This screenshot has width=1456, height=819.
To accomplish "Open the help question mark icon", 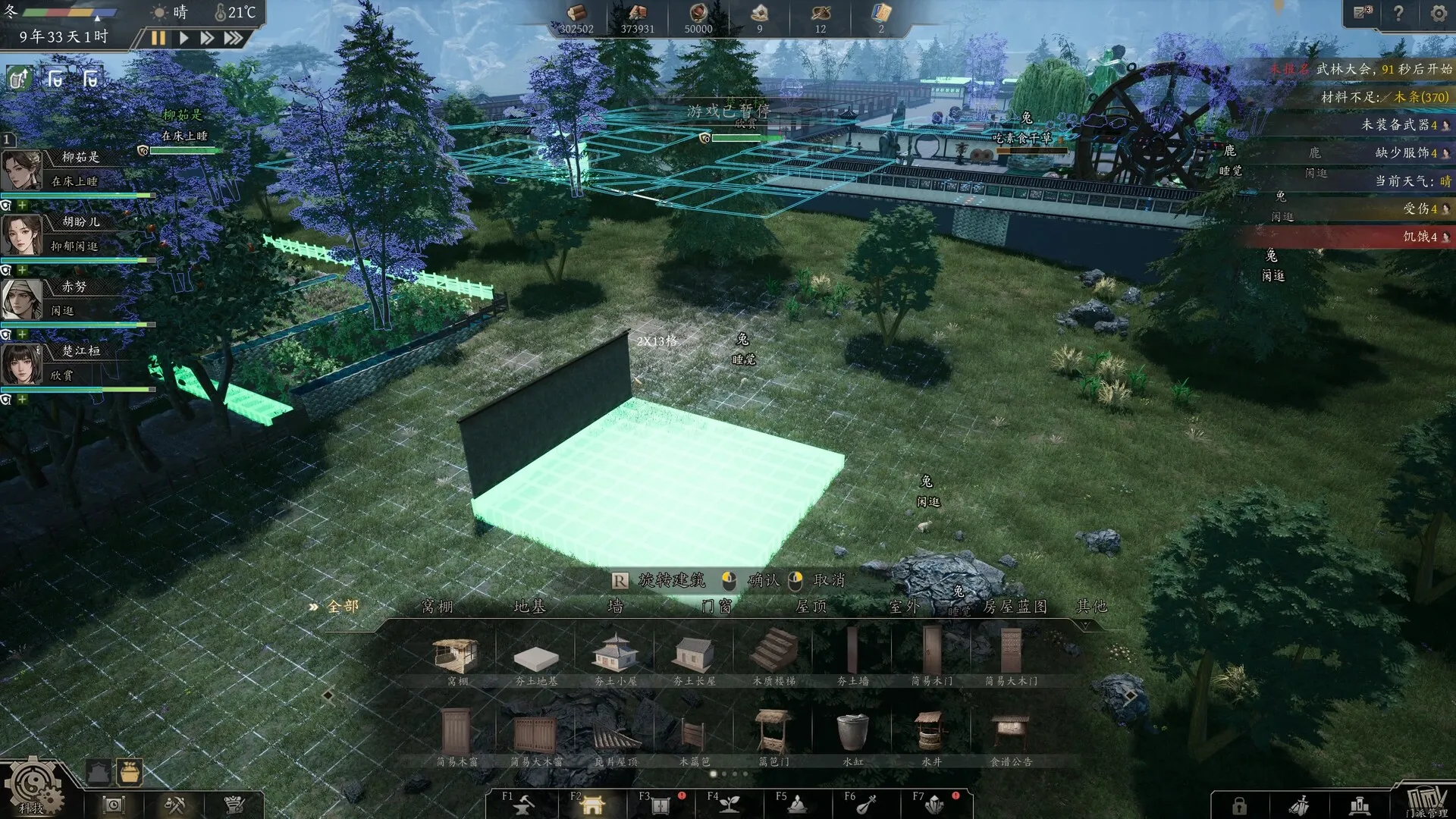I will [1399, 13].
